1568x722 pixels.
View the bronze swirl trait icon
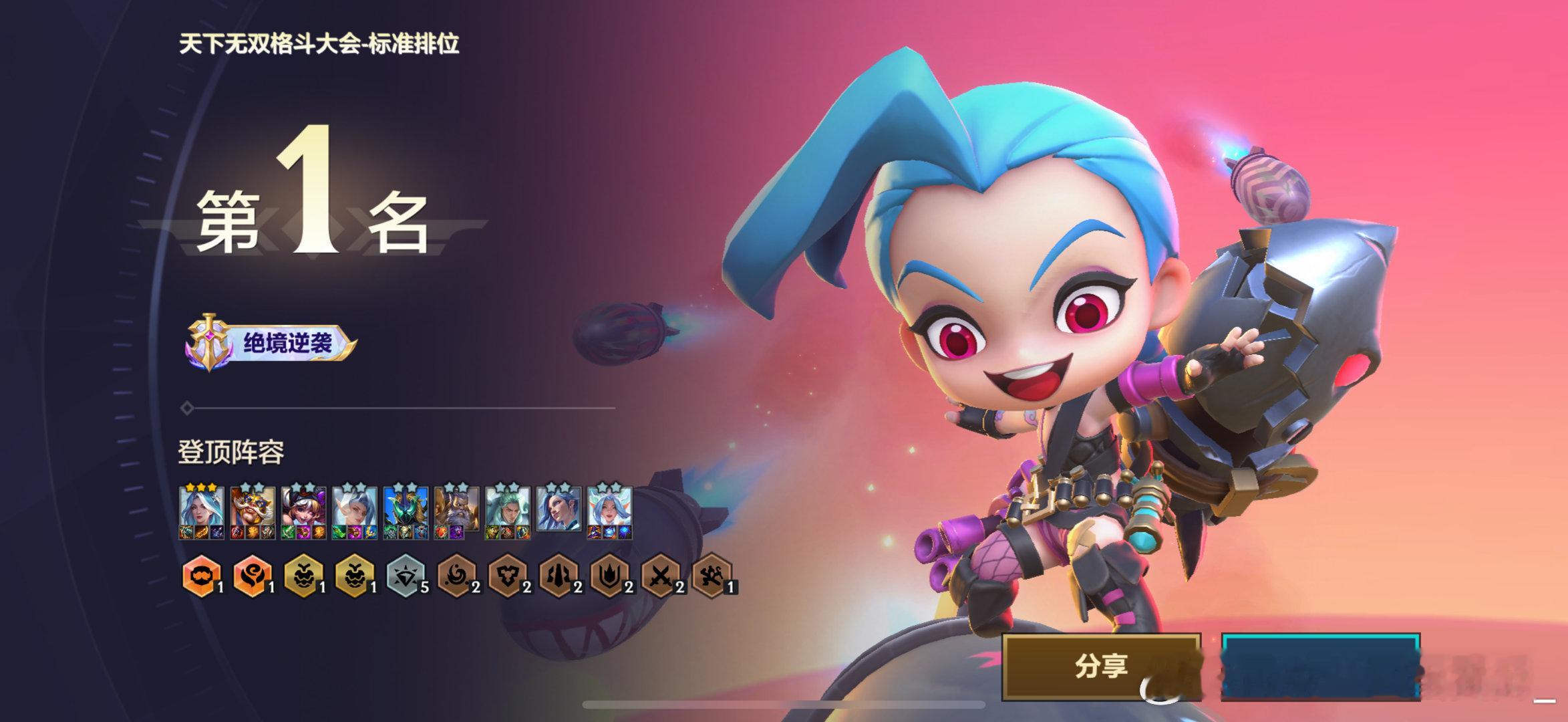456,576
